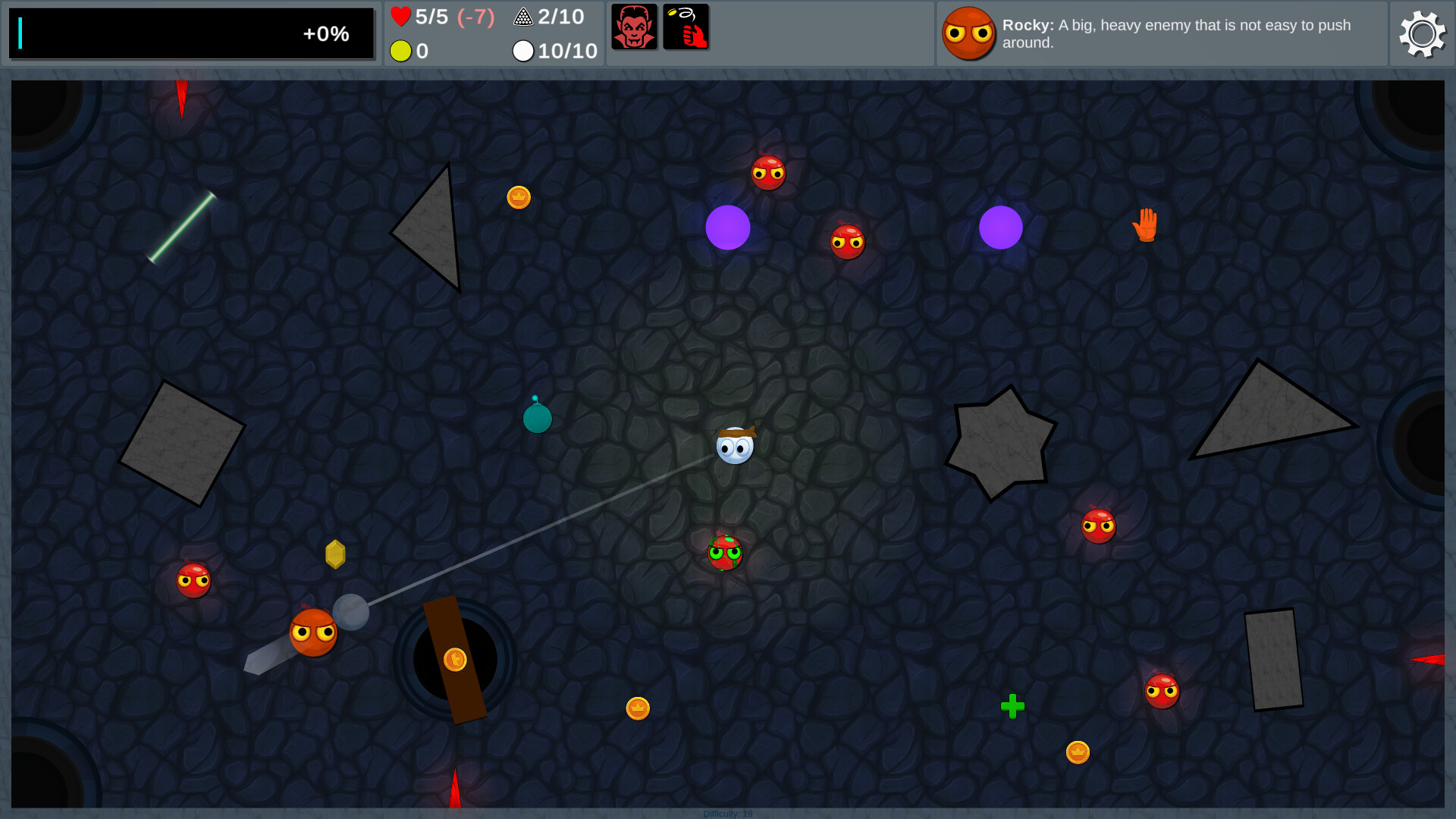Open settings with the gear icon
Image resolution: width=1456 pixels, height=819 pixels.
pos(1422,34)
